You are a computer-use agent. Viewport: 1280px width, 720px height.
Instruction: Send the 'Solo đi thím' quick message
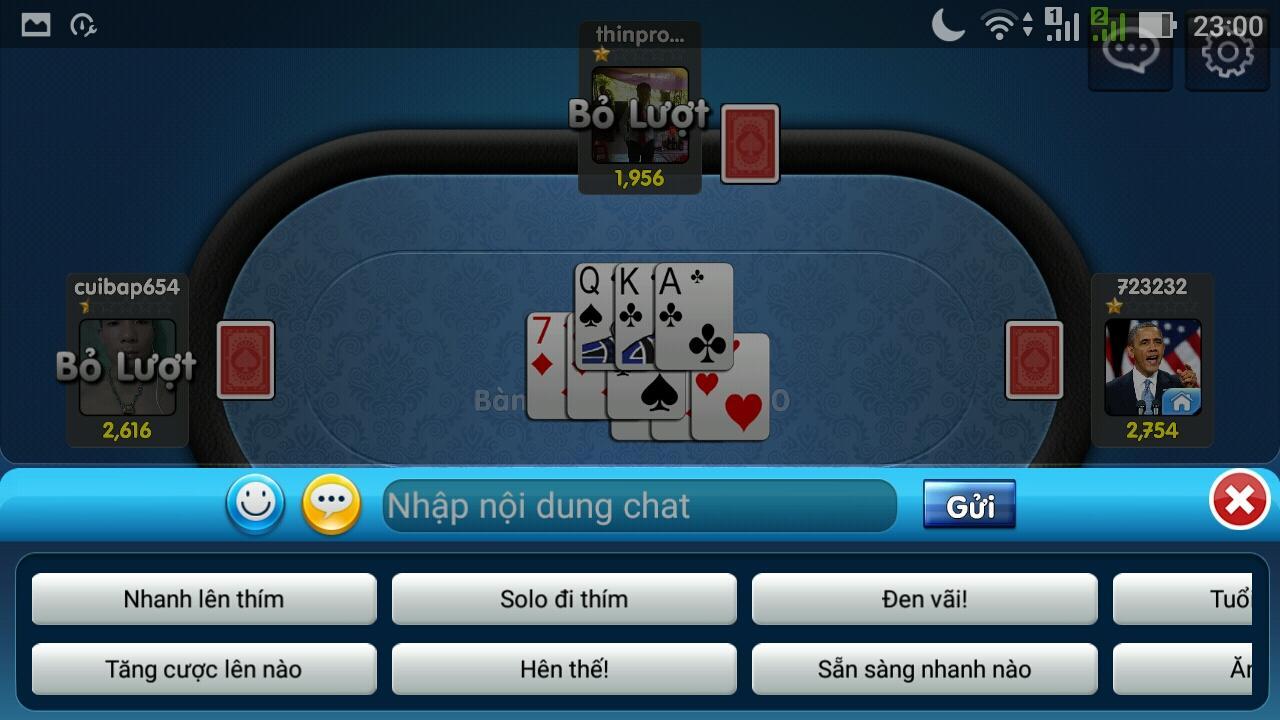coord(564,599)
